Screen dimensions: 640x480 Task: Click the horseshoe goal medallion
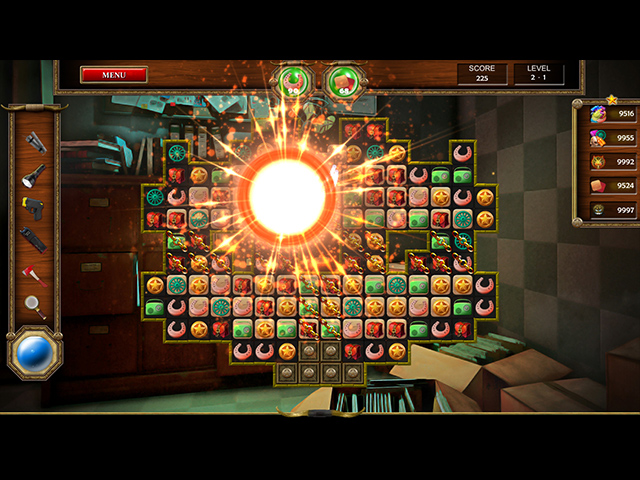(x=293, y=81)
